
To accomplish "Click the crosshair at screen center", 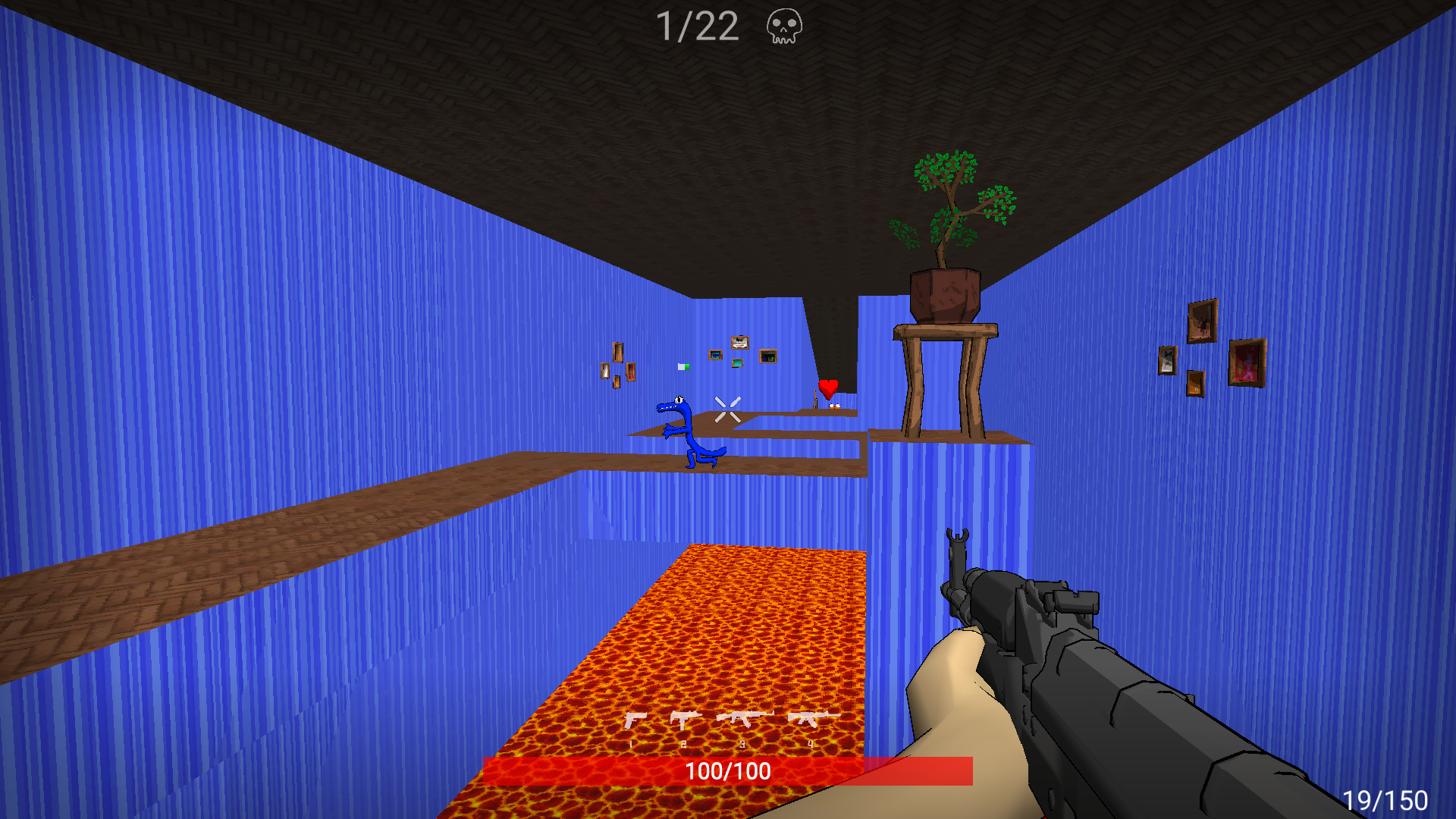I will (727, 409).
